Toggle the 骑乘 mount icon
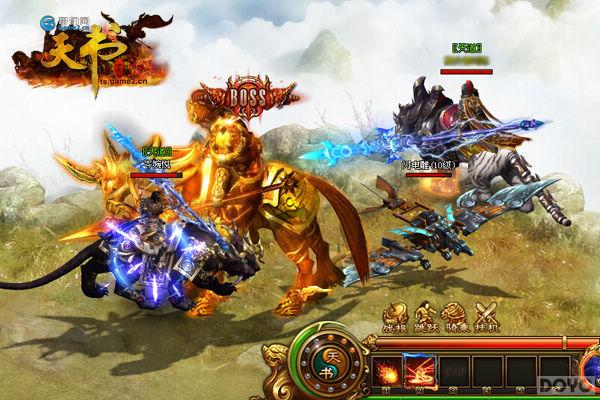The height and width of the screenshot is (400, 600). (455, 315)
